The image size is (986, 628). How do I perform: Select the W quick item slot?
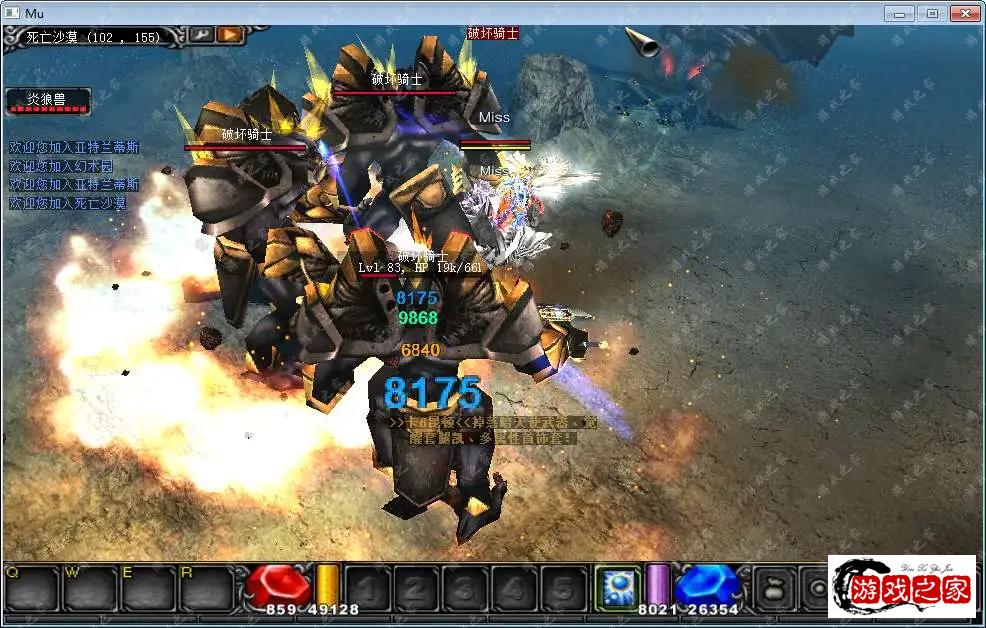(x=90, y=588)
